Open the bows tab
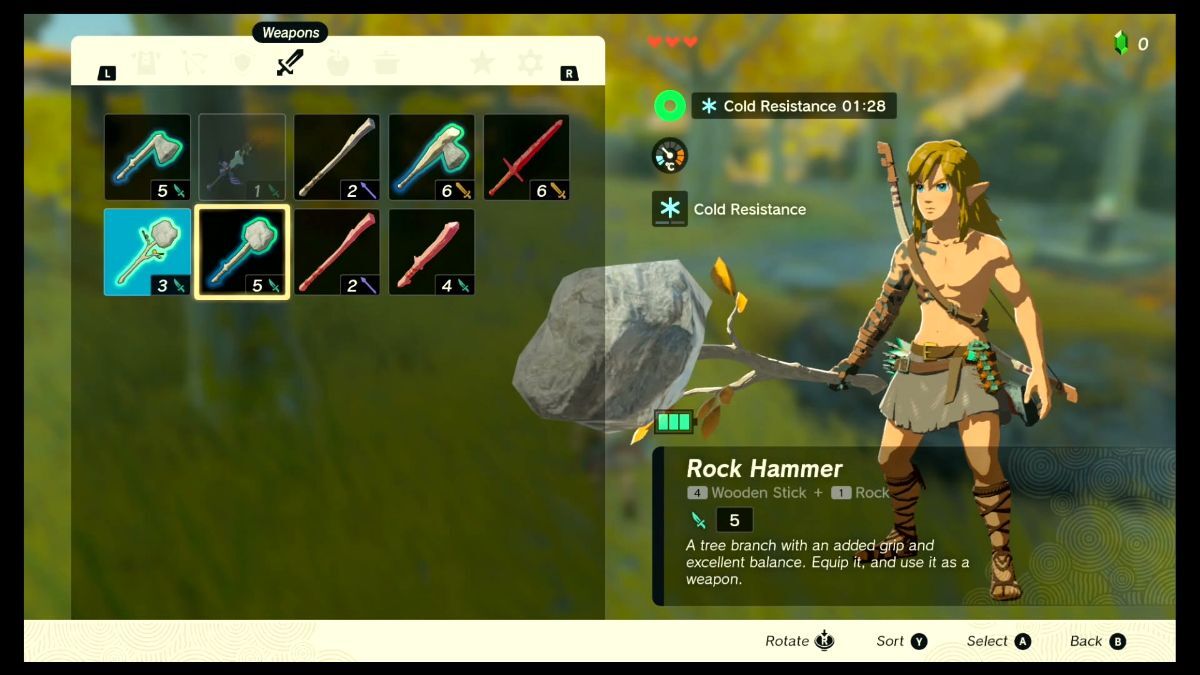1200x675 pixels. click(x=194, y=64)
